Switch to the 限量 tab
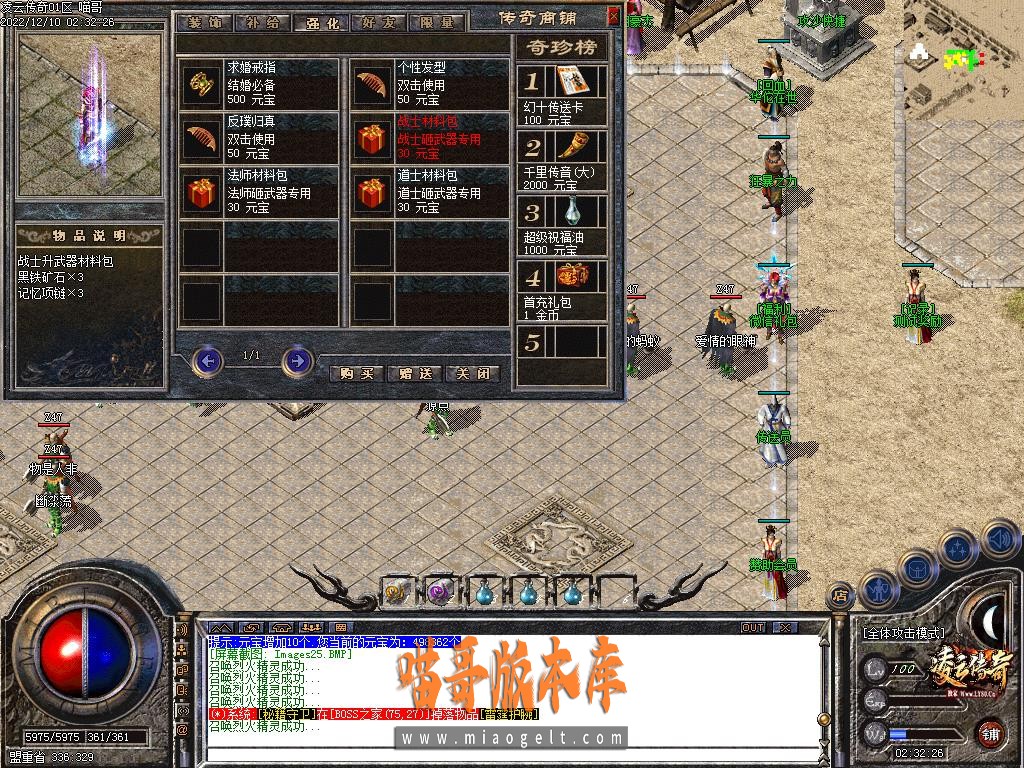Screen dimensions: 1024x768 [437, 22]
